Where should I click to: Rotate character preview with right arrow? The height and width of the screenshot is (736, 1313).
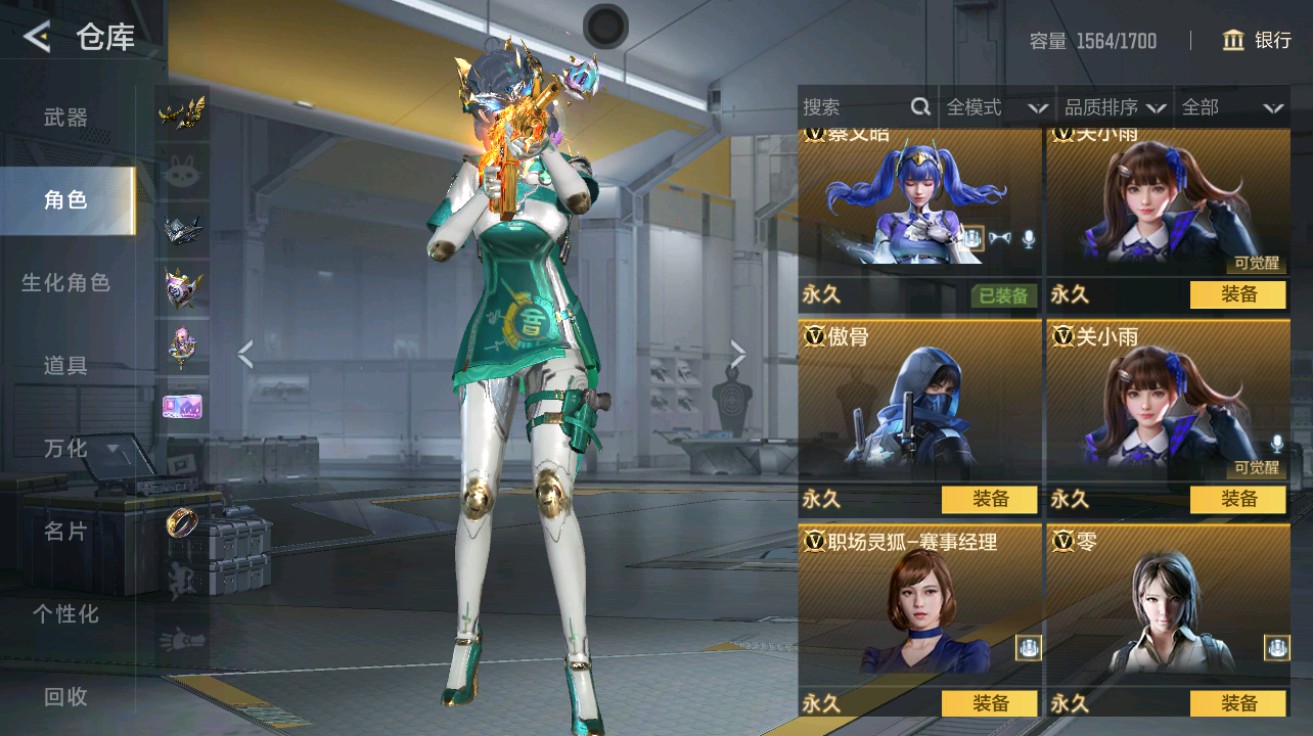(738, 353)
